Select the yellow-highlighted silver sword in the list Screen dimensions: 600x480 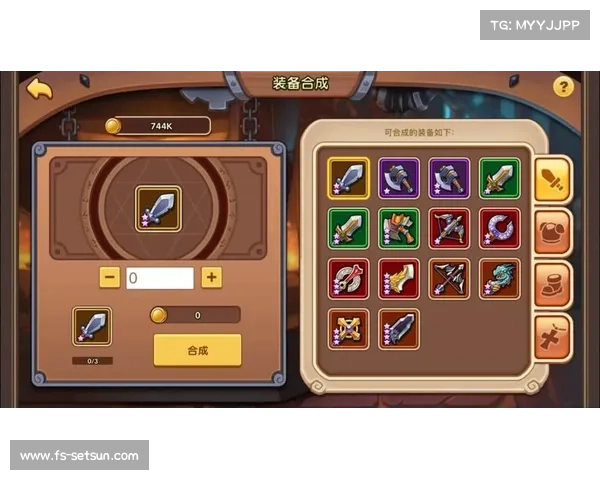(x=348, y=178)
